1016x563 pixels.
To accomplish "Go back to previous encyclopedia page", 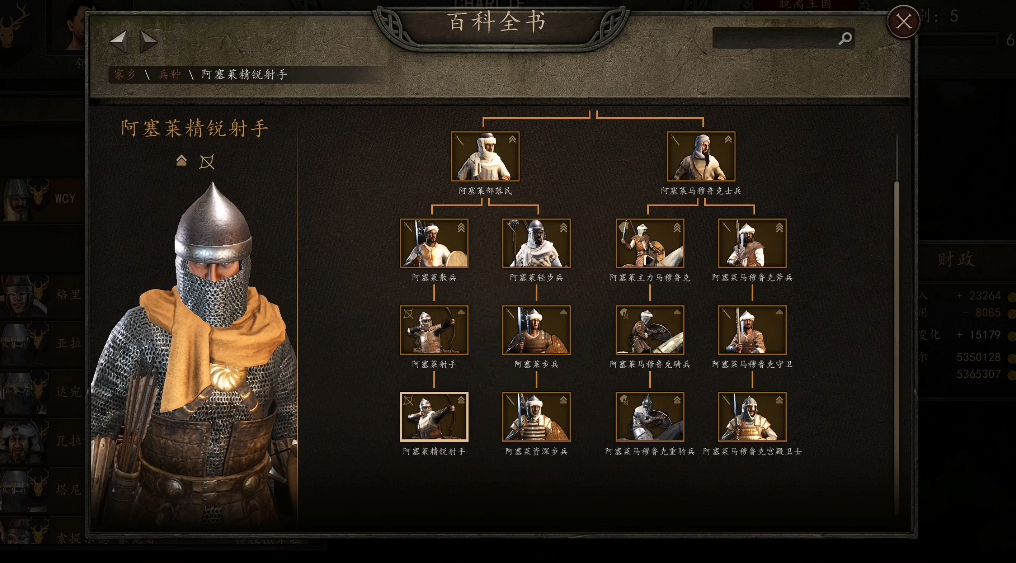I will [x=119, y=41].
